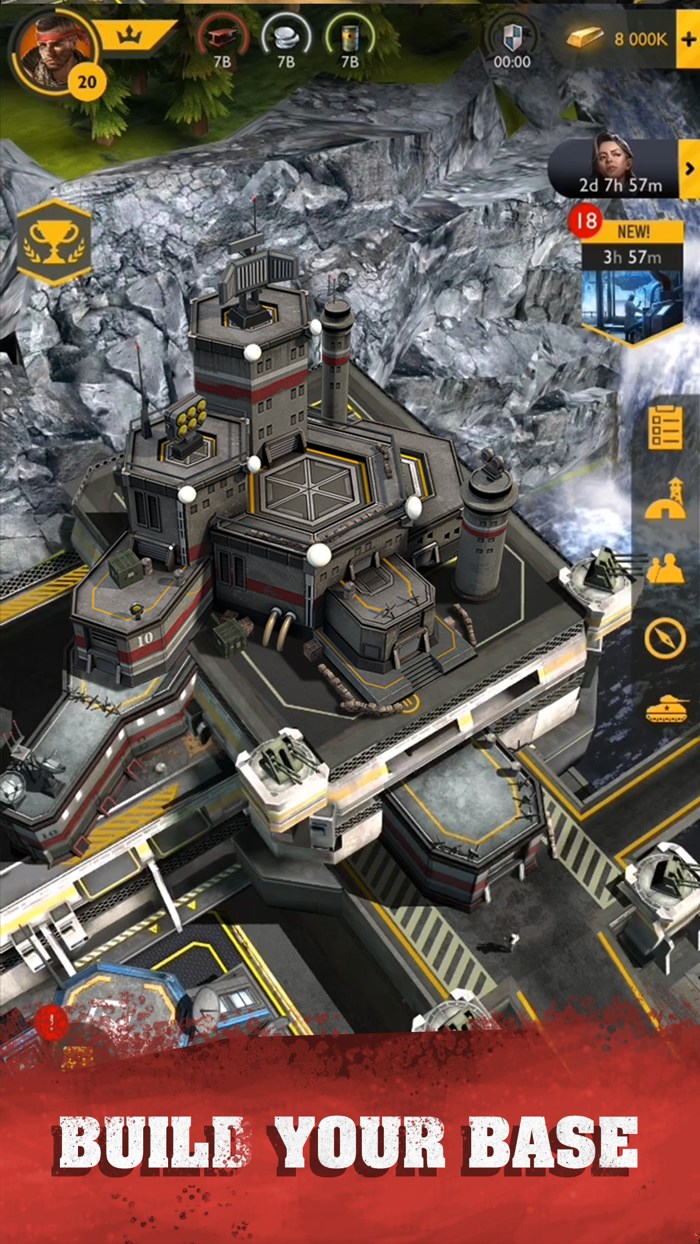Add more gold with plus button
Viewport: 700px width, 1244px height.
[x=687, y=39]
